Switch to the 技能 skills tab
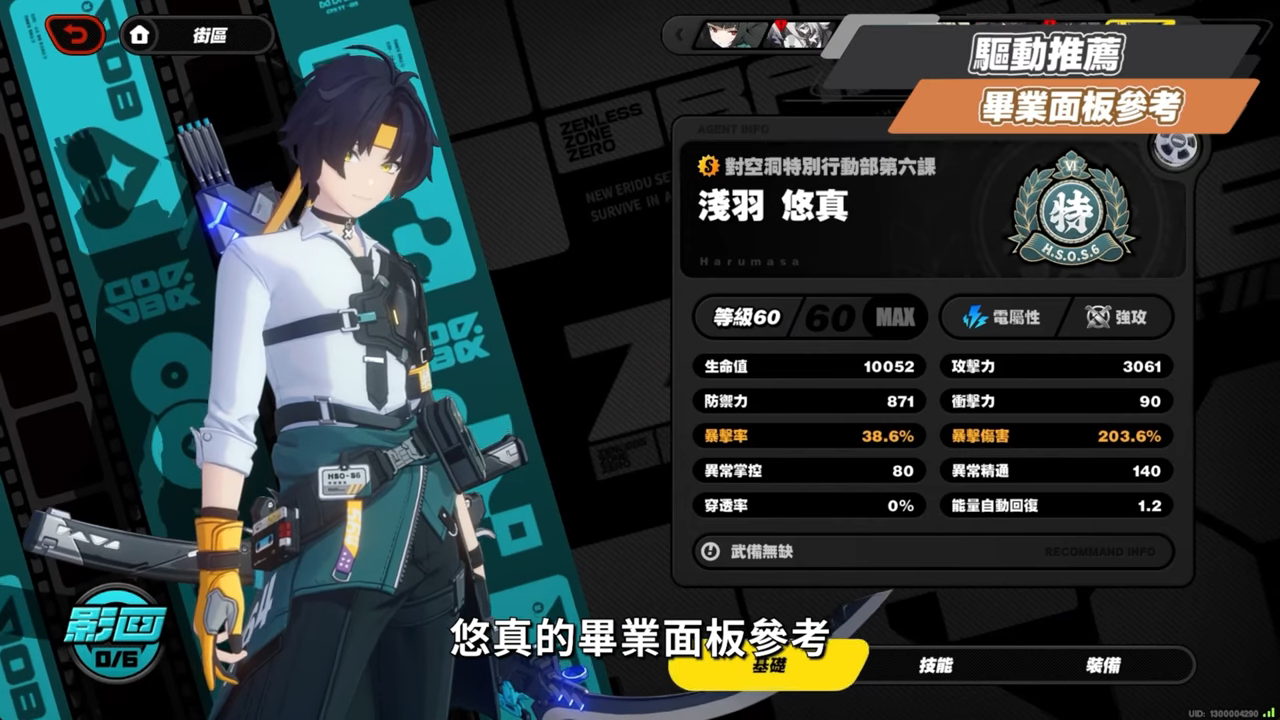Viewport: 1280px width, 720px height. [935, 665]
